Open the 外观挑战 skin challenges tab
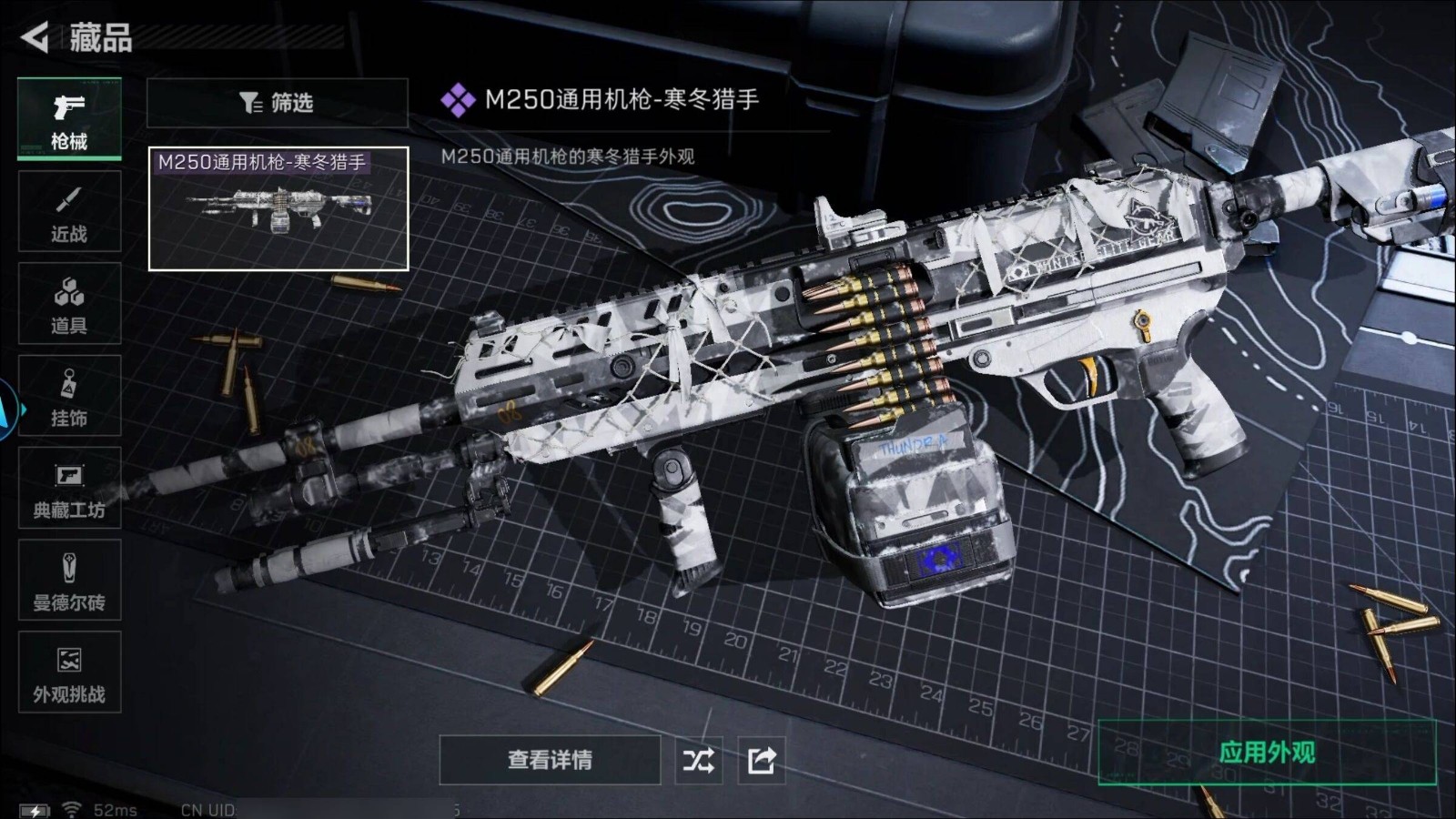This screenshot has height=819, width=1456. (x=69, y=672)
